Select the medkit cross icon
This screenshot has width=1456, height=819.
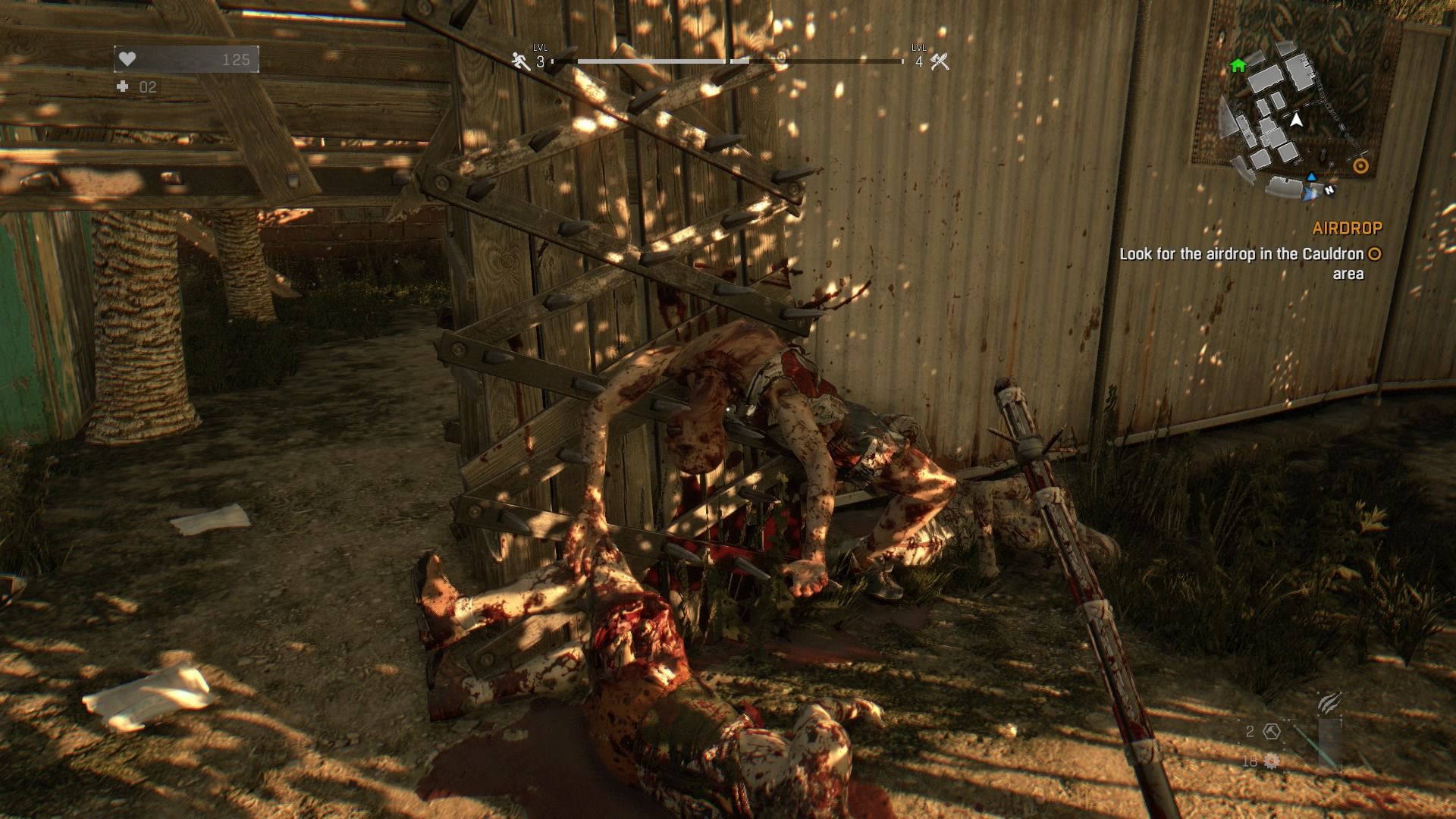point(123,87)
